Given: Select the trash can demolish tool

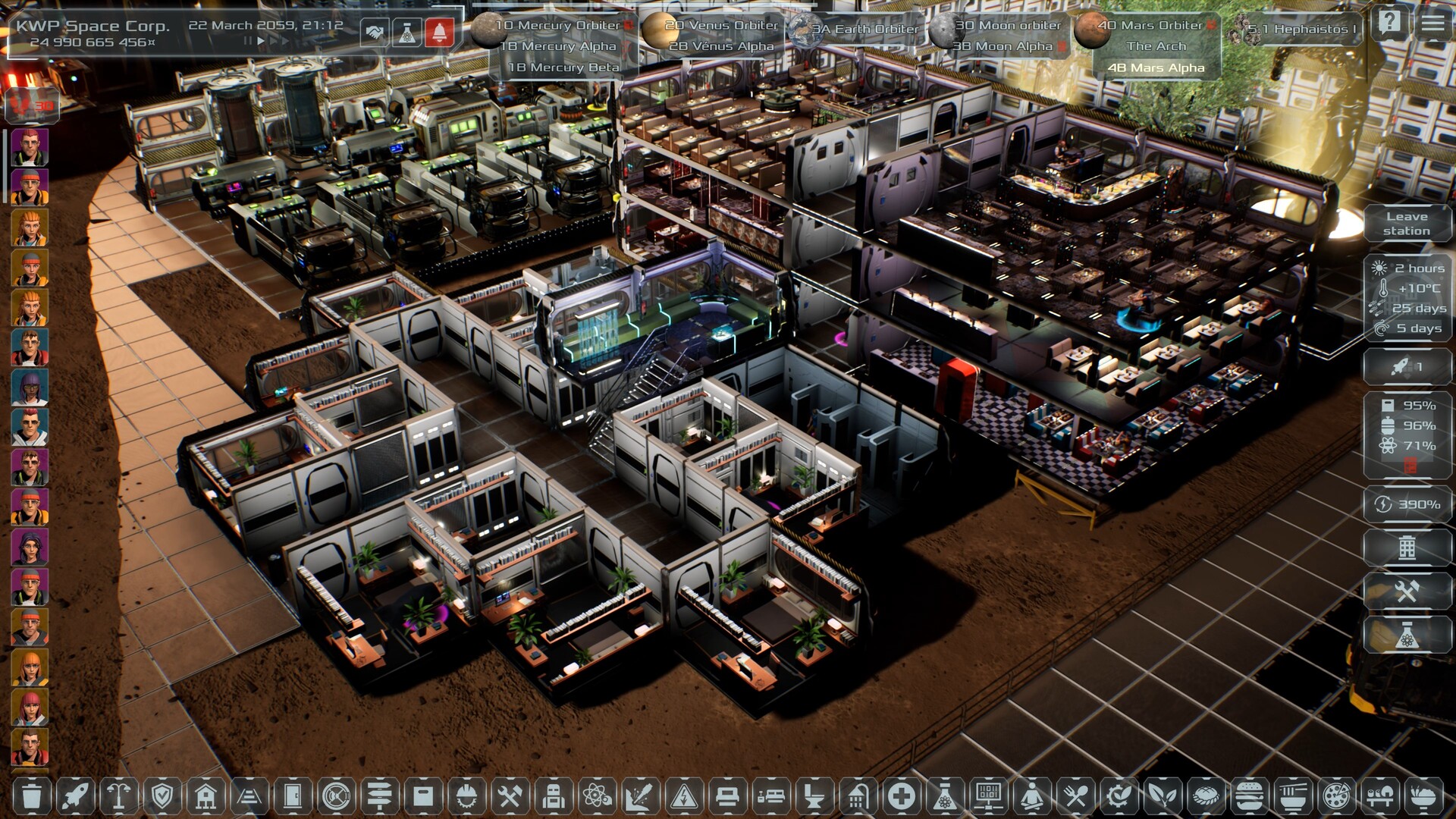Looking at the screenshot, I should click(32, 796).
